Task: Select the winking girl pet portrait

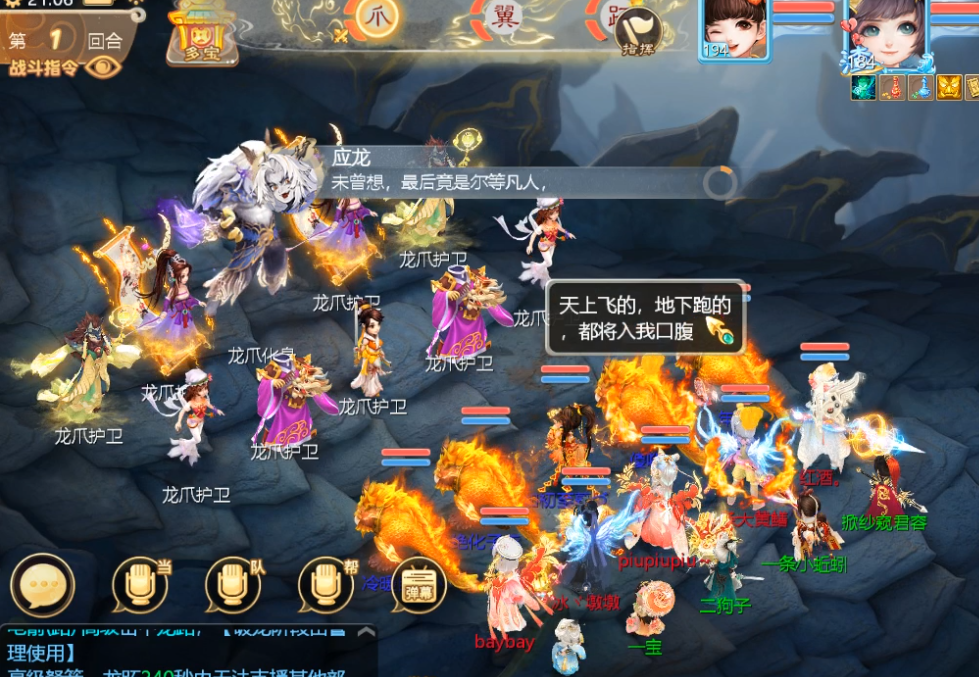Action: coord(734,29)
